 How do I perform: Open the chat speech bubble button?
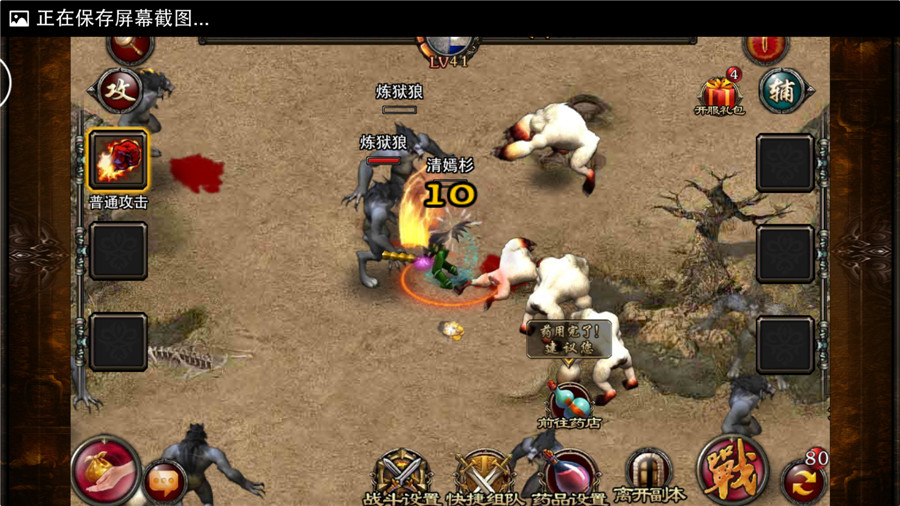(x=164, y=482)
